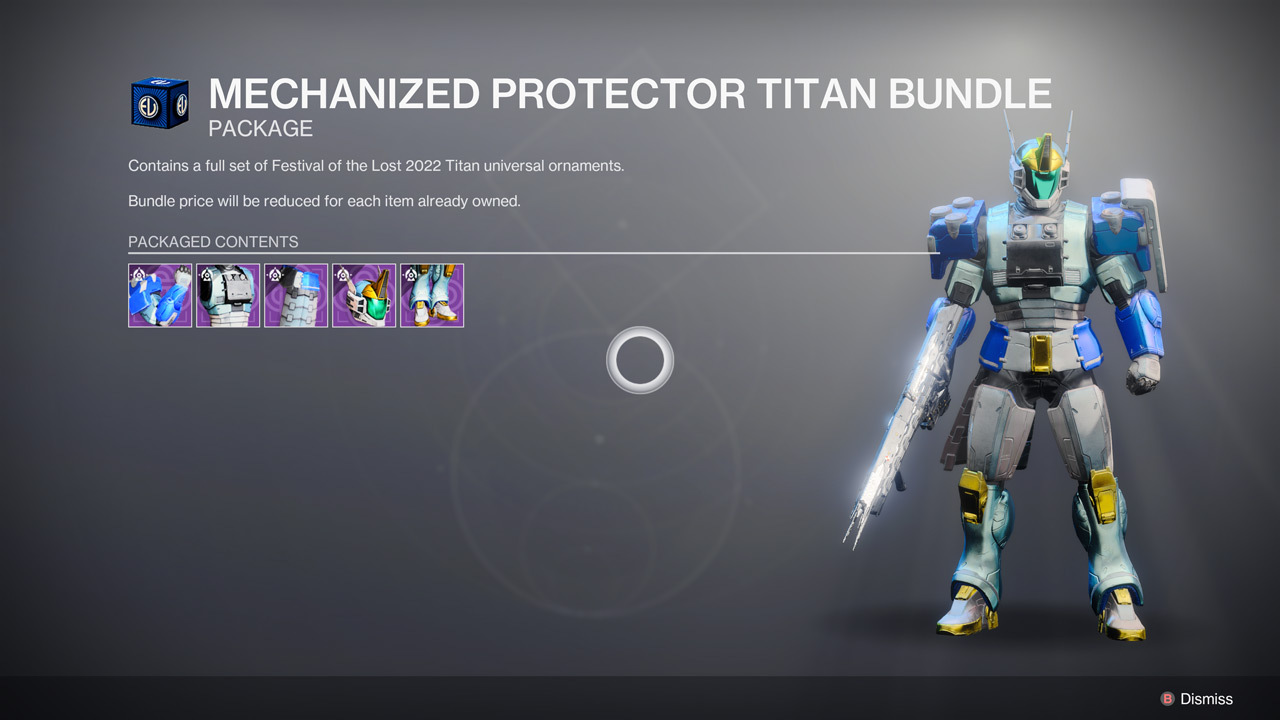1280x720 pixels.
Task: Click the ornament emblem on the boots tile
Action: [409, 273]
